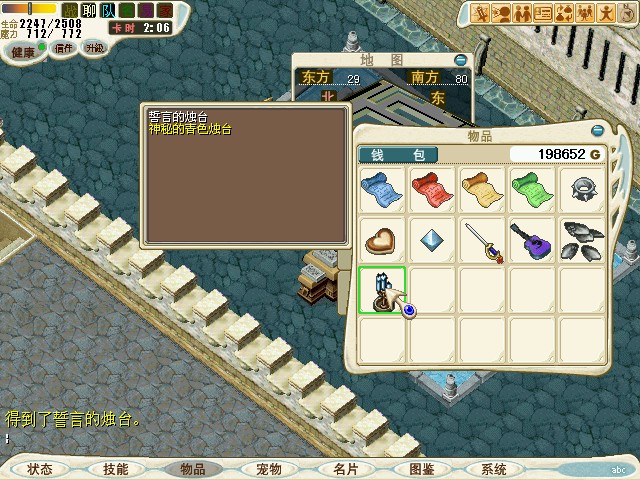640x480 pixels.
Task: Select the blue scroll in inventory
Action: click(x=382, y=187)
